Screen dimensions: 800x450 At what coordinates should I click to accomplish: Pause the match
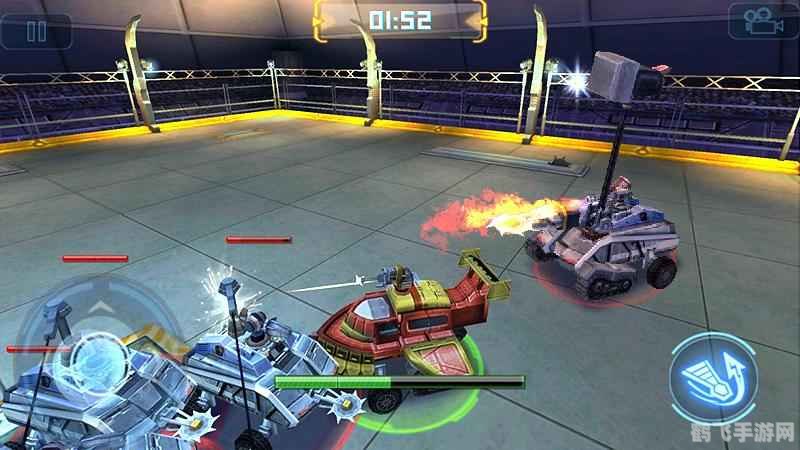click(36, 29)
